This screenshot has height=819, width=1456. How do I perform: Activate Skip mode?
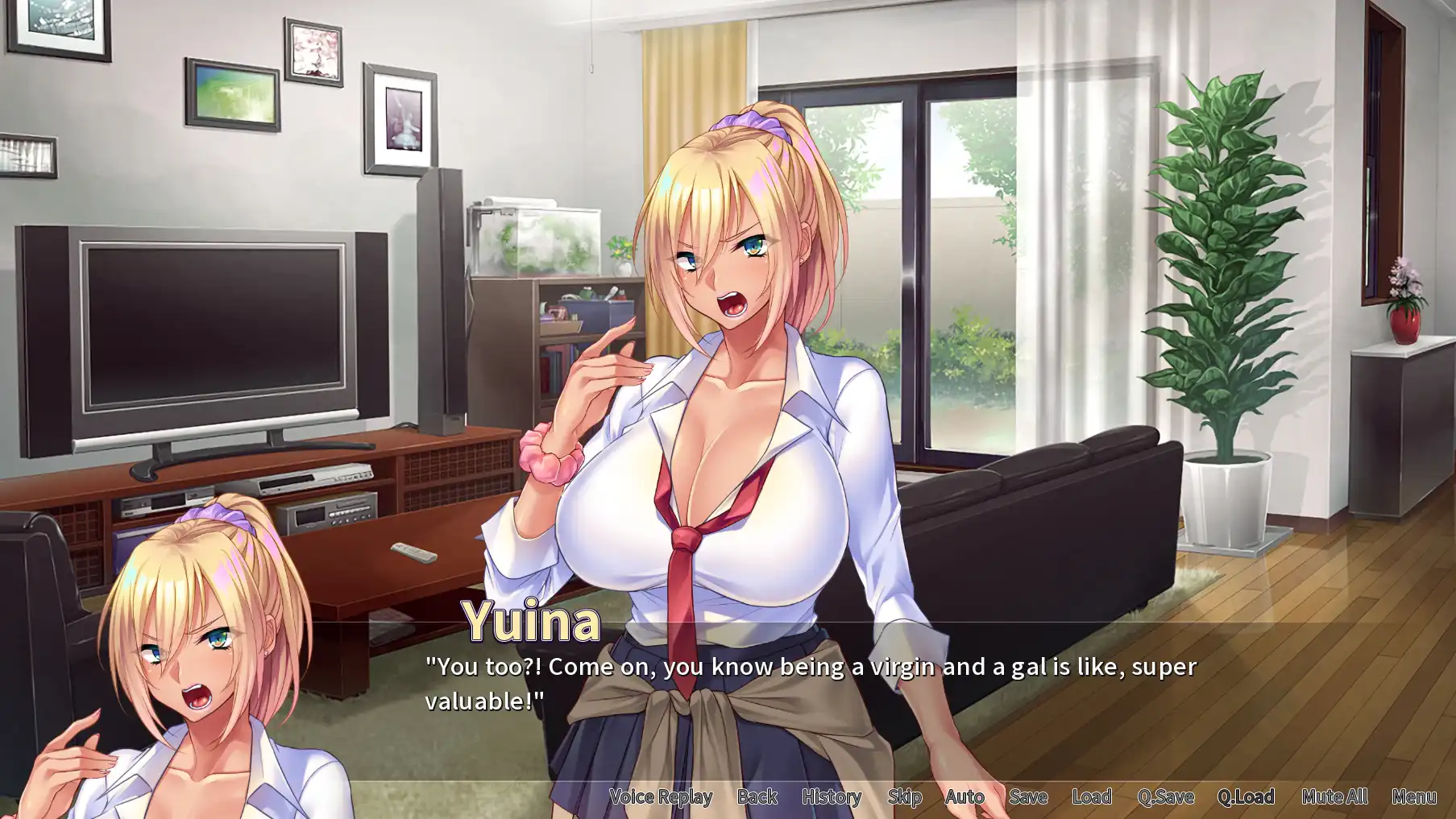click(x=904, y=796)
